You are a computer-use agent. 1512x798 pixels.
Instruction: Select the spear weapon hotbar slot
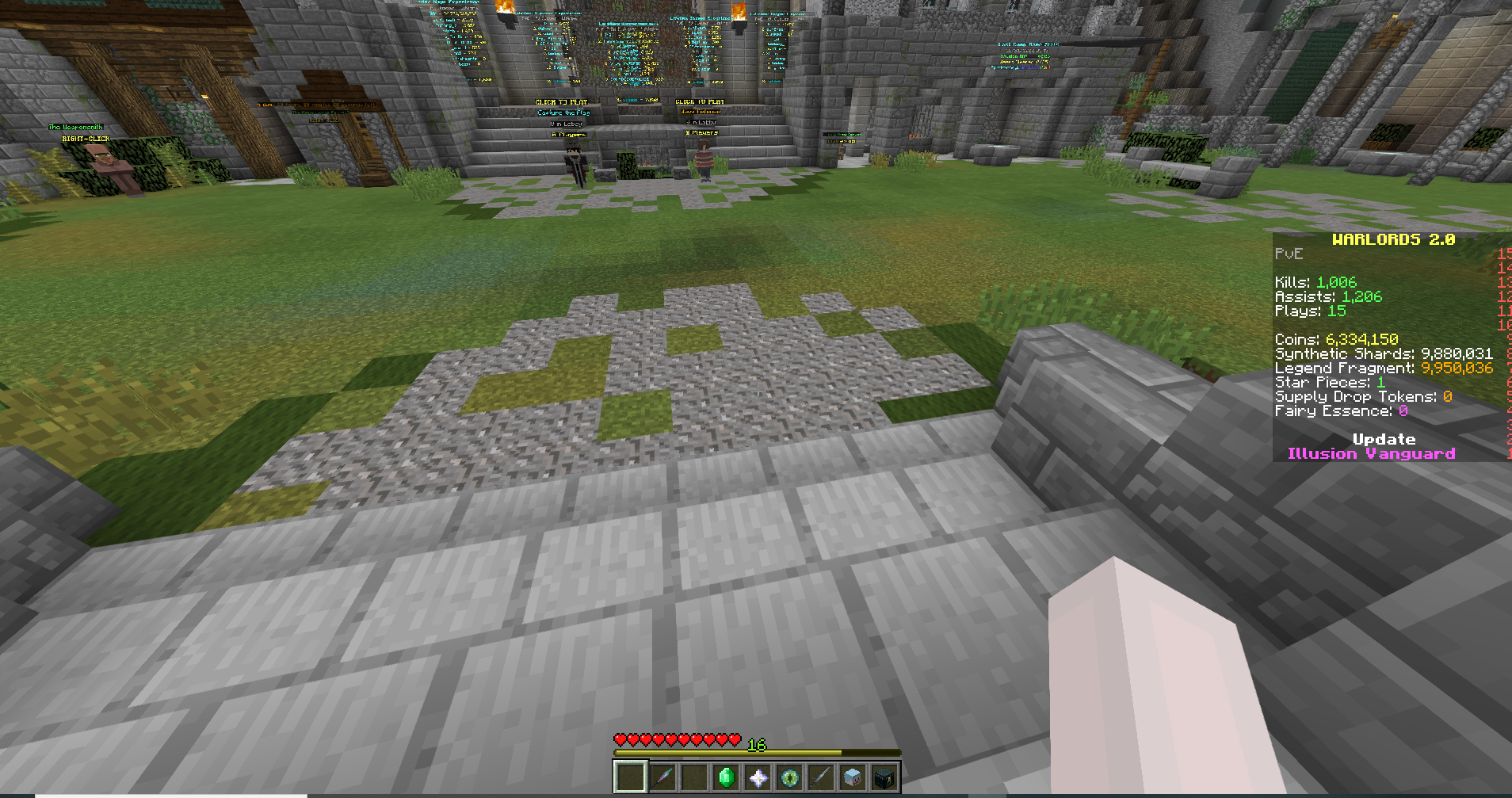[x=662, y=777]
